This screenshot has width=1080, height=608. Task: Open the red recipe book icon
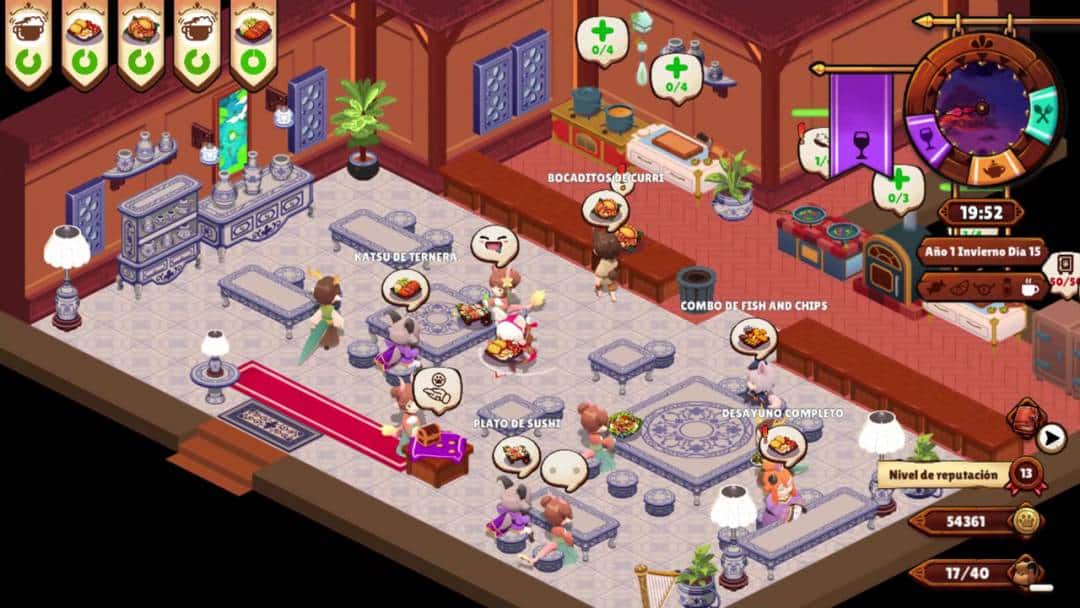[1026, 418]
